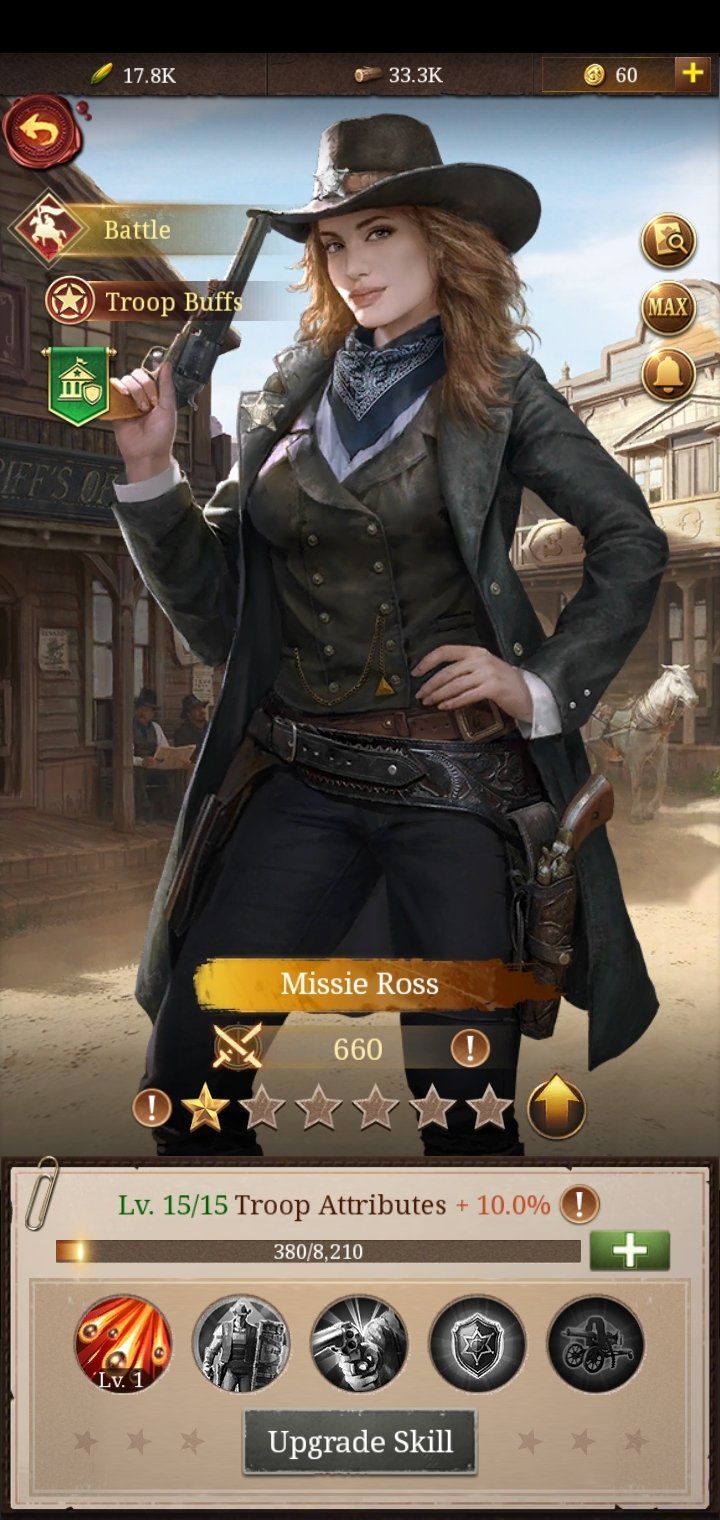Image resolution: width=720 pixels, height=1520 pixels.
Task: Tap the MAX round button
Action: pyautogui.click(x=668, y=306)
